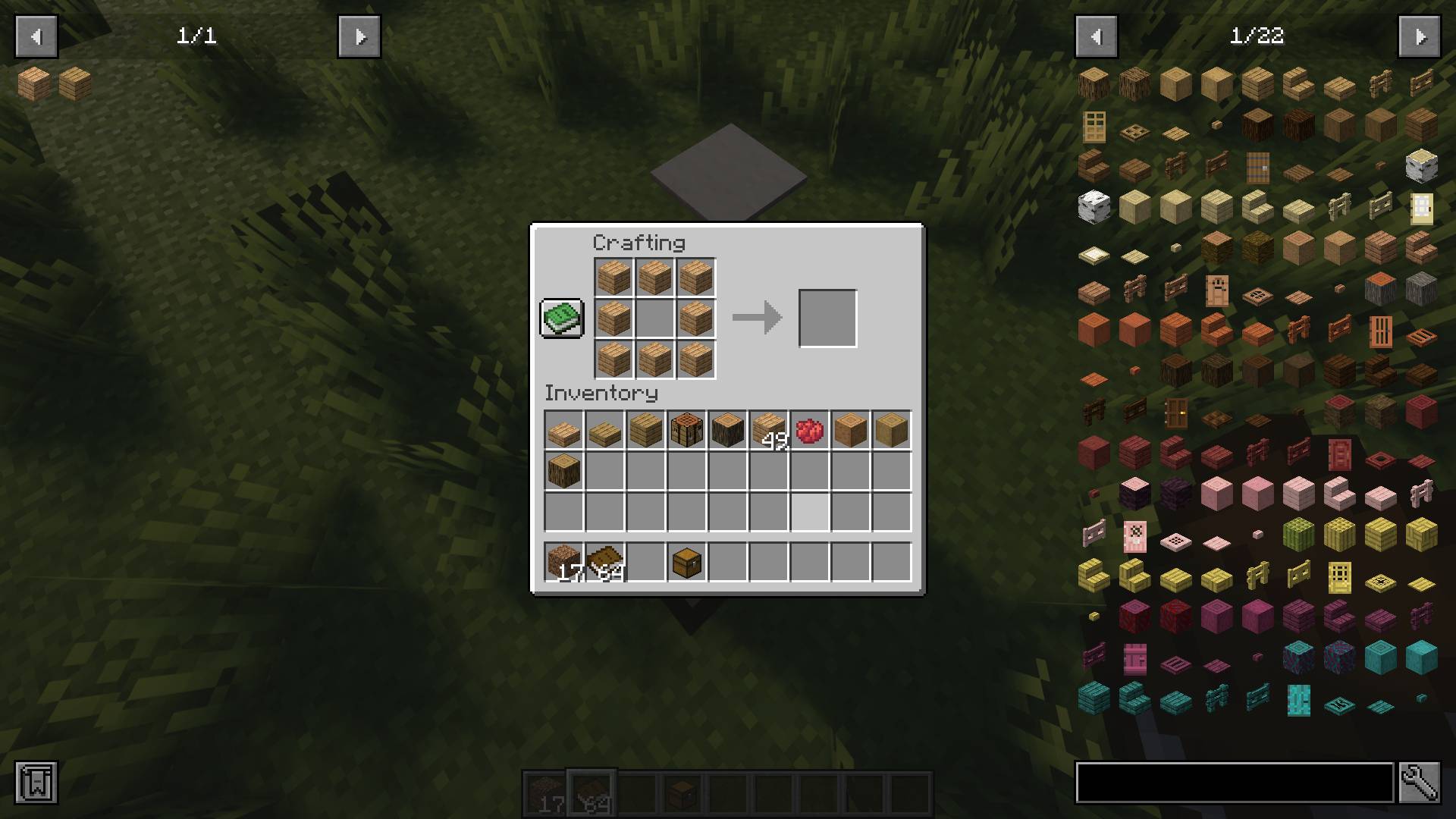This screenshot has height=819, width=1456.
Task: Click the pink mob-face banner in the item list
Action: pos(1135,535)
